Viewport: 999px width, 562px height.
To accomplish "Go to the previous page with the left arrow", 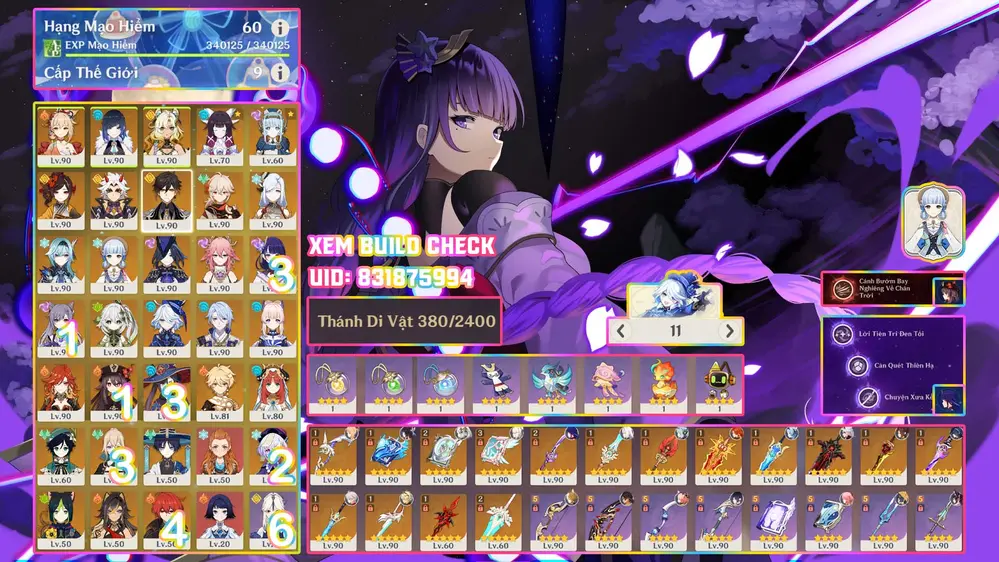I will [621, 331].
